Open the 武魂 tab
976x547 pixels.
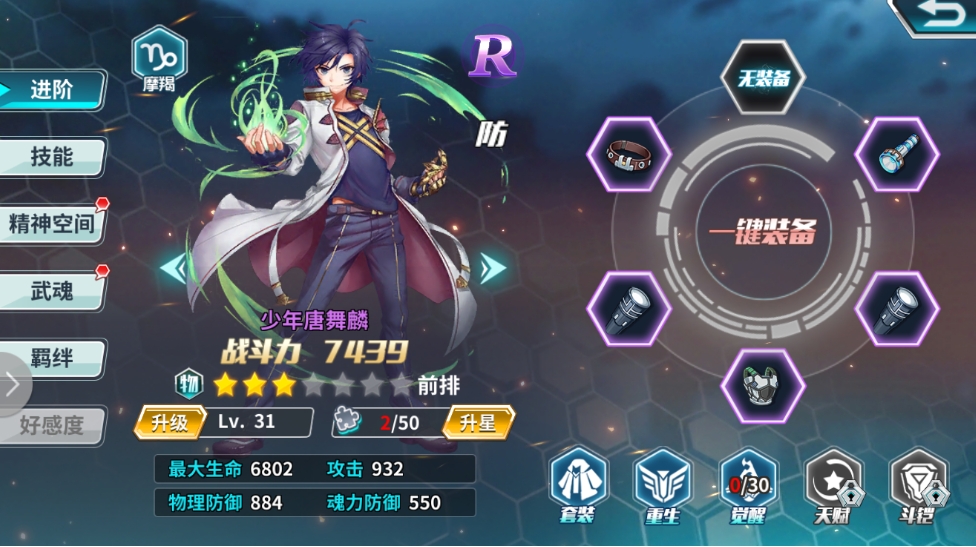click(52, 290)
